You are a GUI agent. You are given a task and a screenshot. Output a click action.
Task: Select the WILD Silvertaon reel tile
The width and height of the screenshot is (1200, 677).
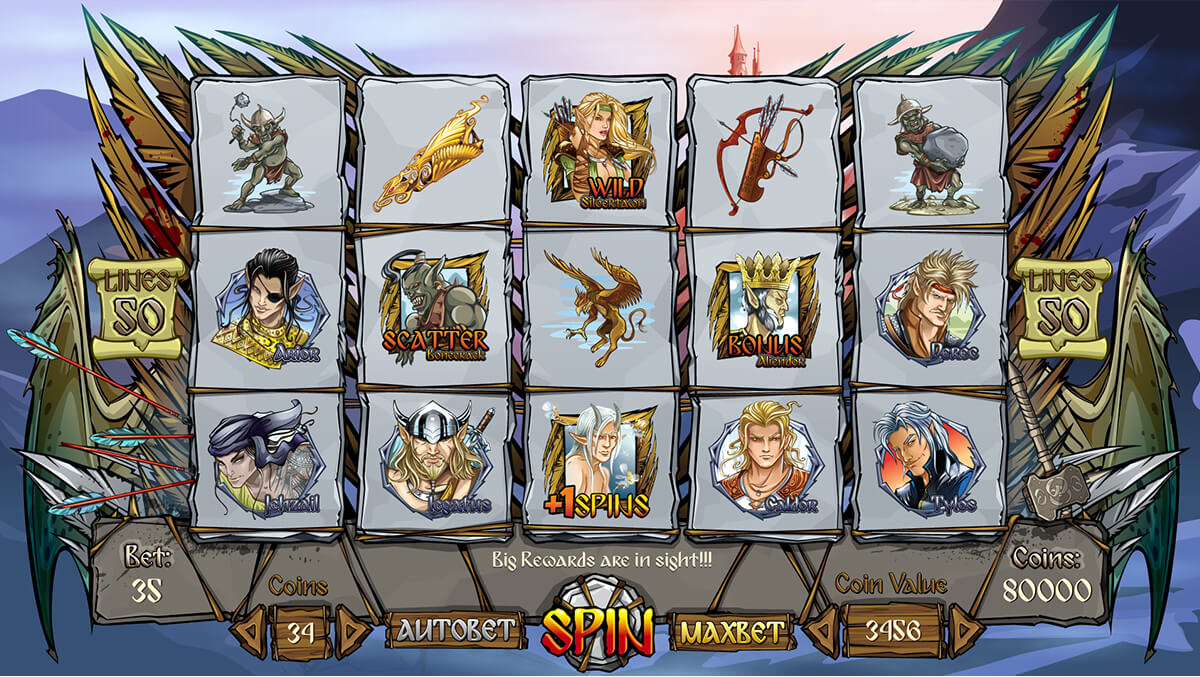click(599, 152)
